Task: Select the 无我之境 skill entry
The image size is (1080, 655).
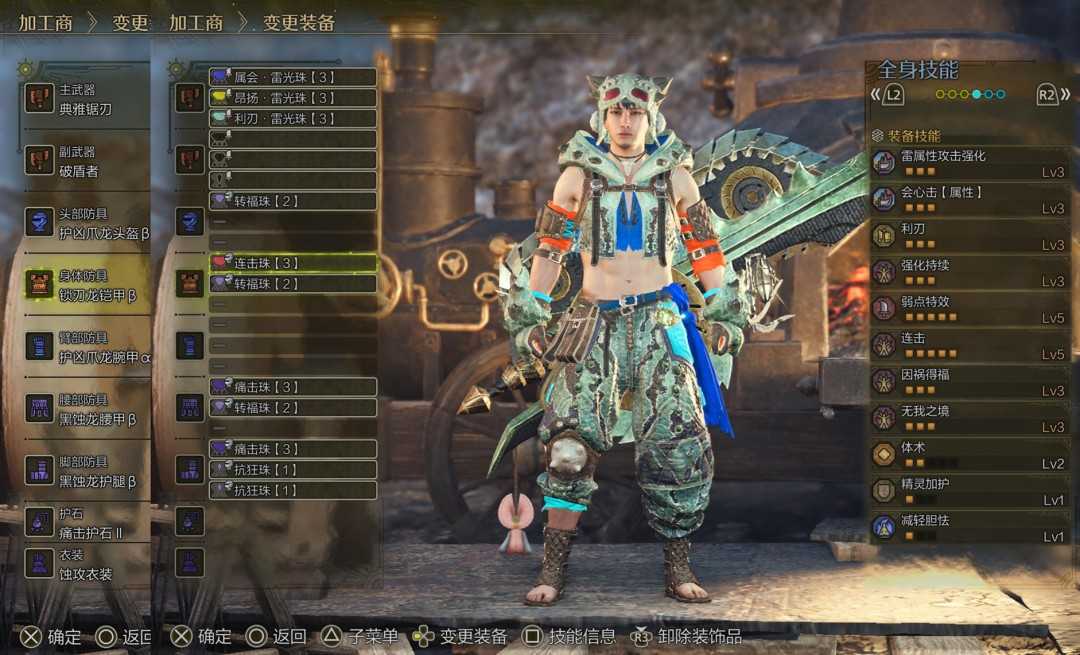Action: [x=968, y=418]
